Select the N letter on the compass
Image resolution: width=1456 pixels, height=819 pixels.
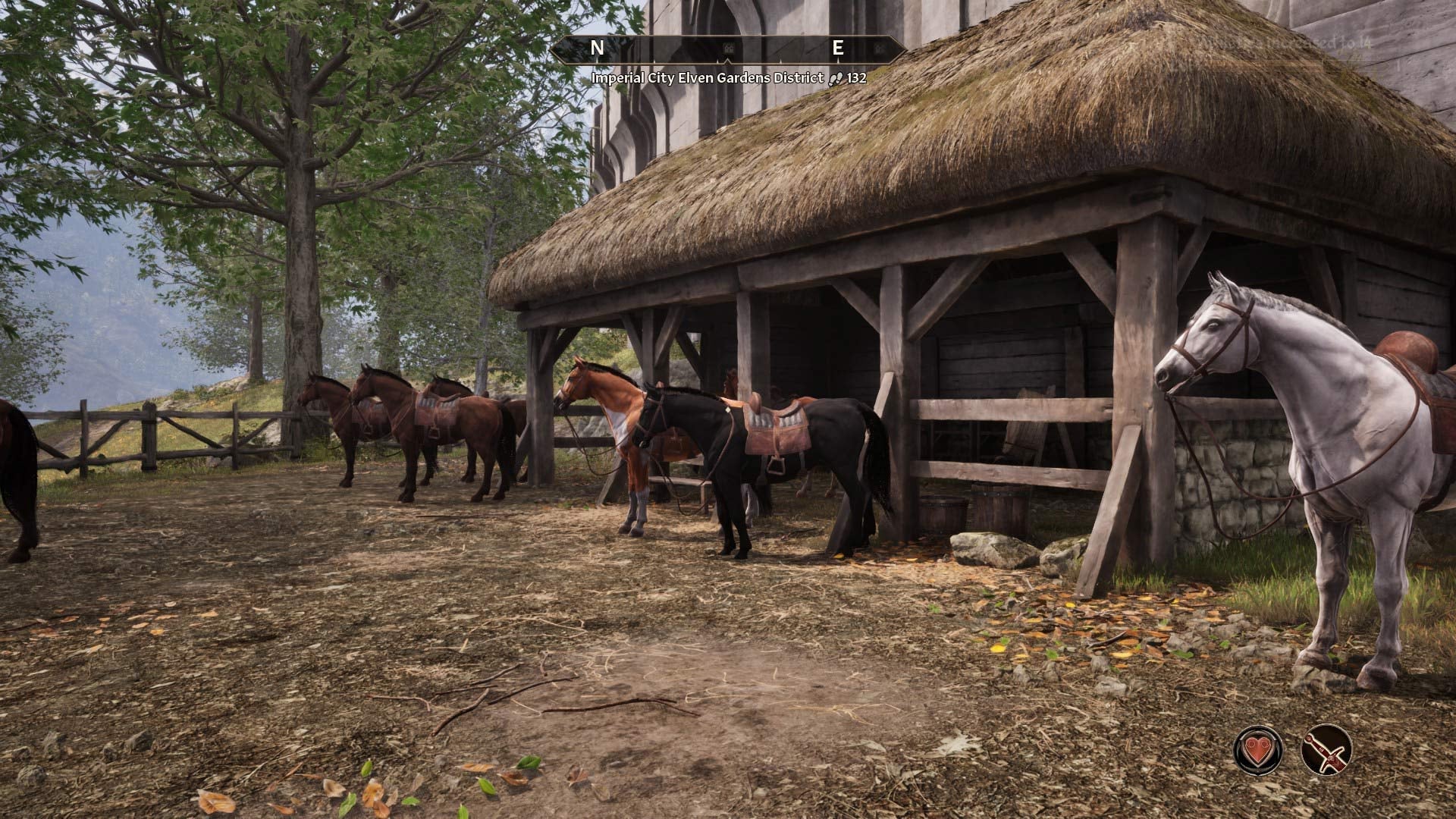click(598, 48)
